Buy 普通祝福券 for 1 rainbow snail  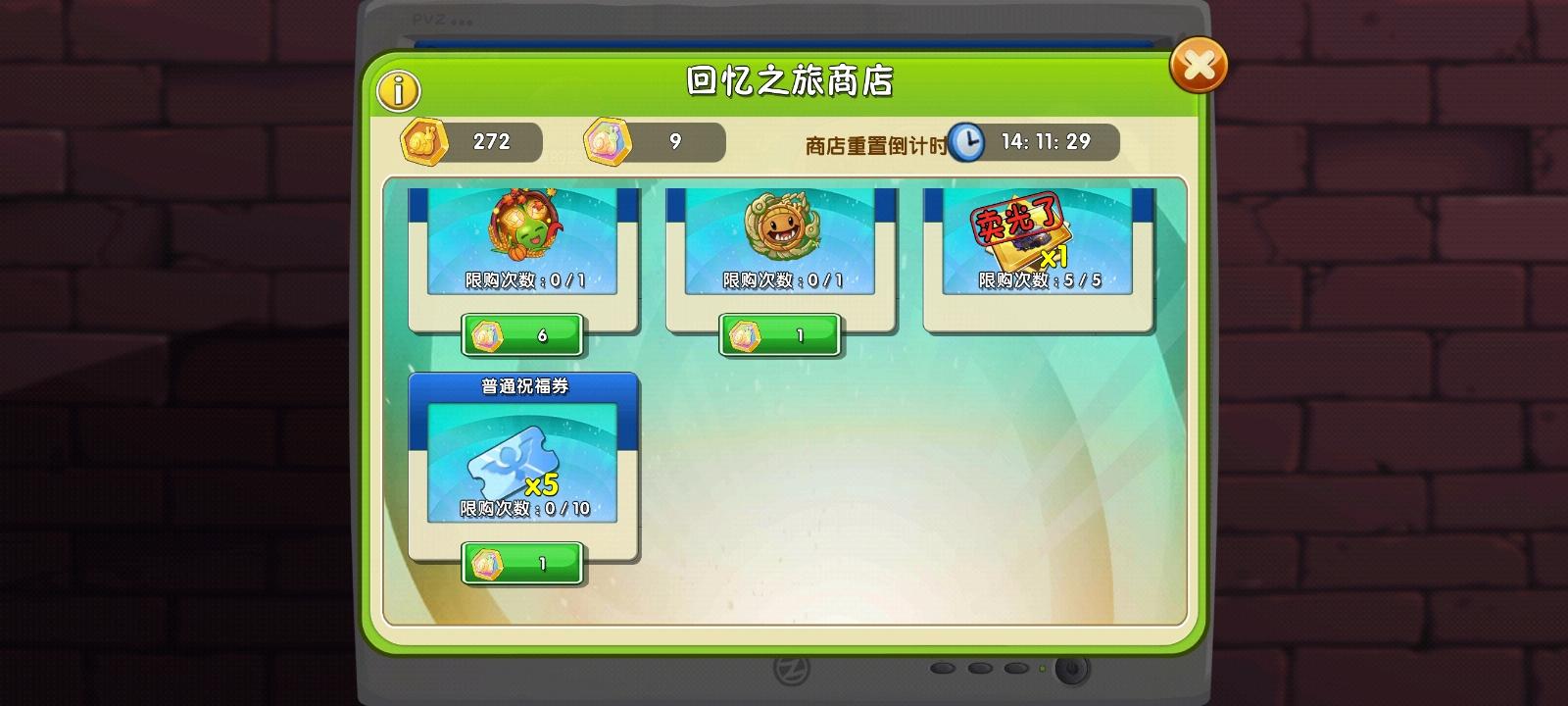521,563
